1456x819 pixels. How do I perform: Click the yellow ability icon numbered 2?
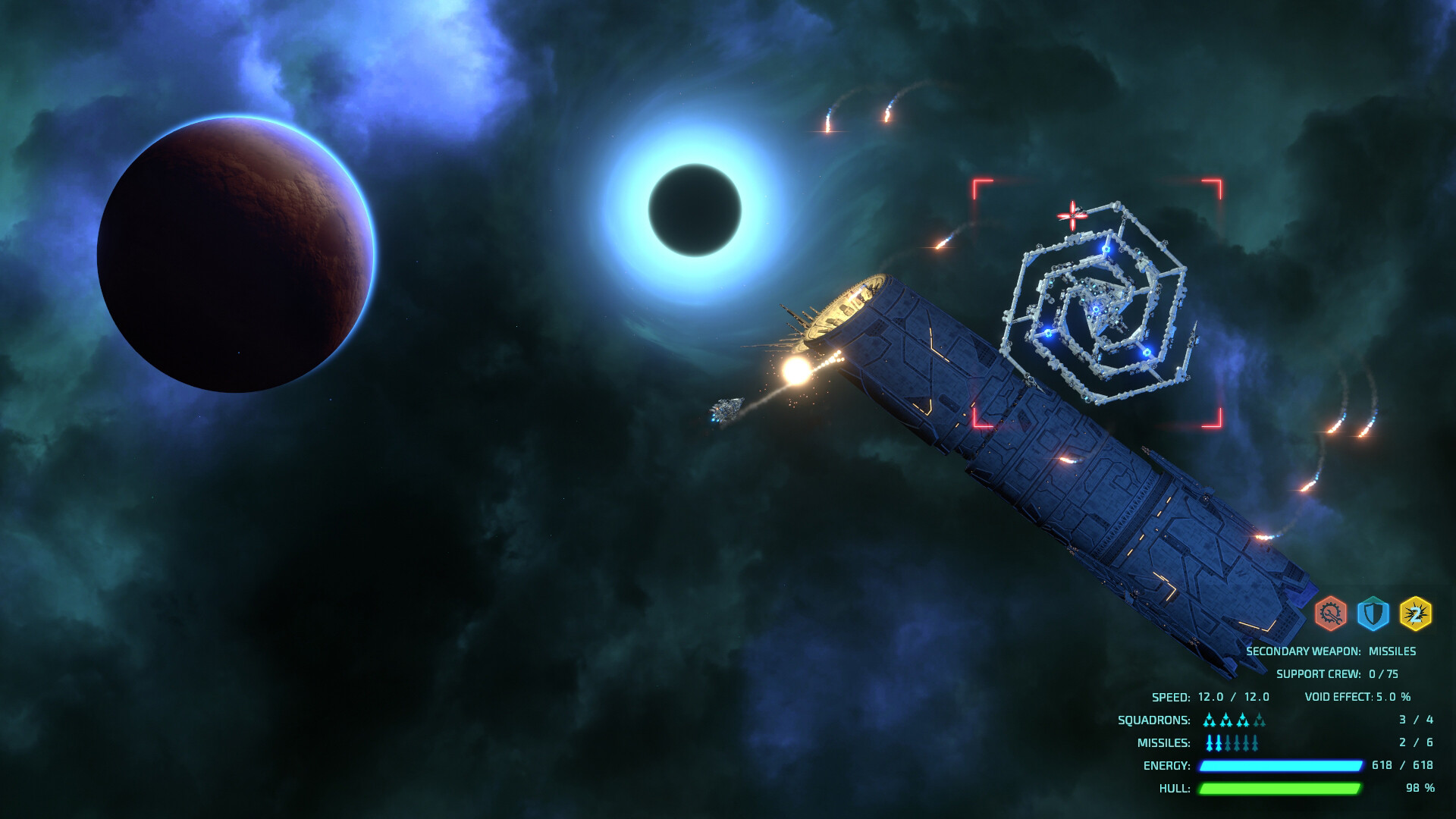1416,613
